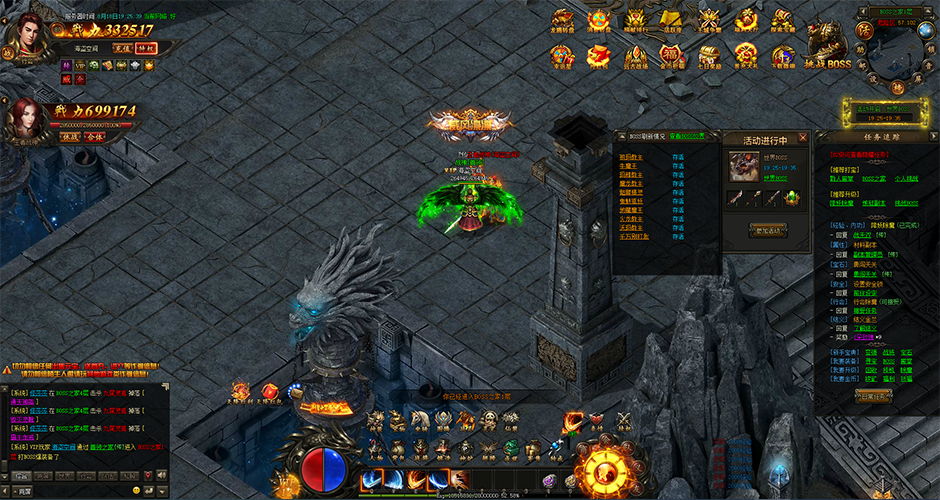Click the 查看BOSS位置 link
Image resolution: width=940 pixels, height=500 pixels.
coord(687,135)
